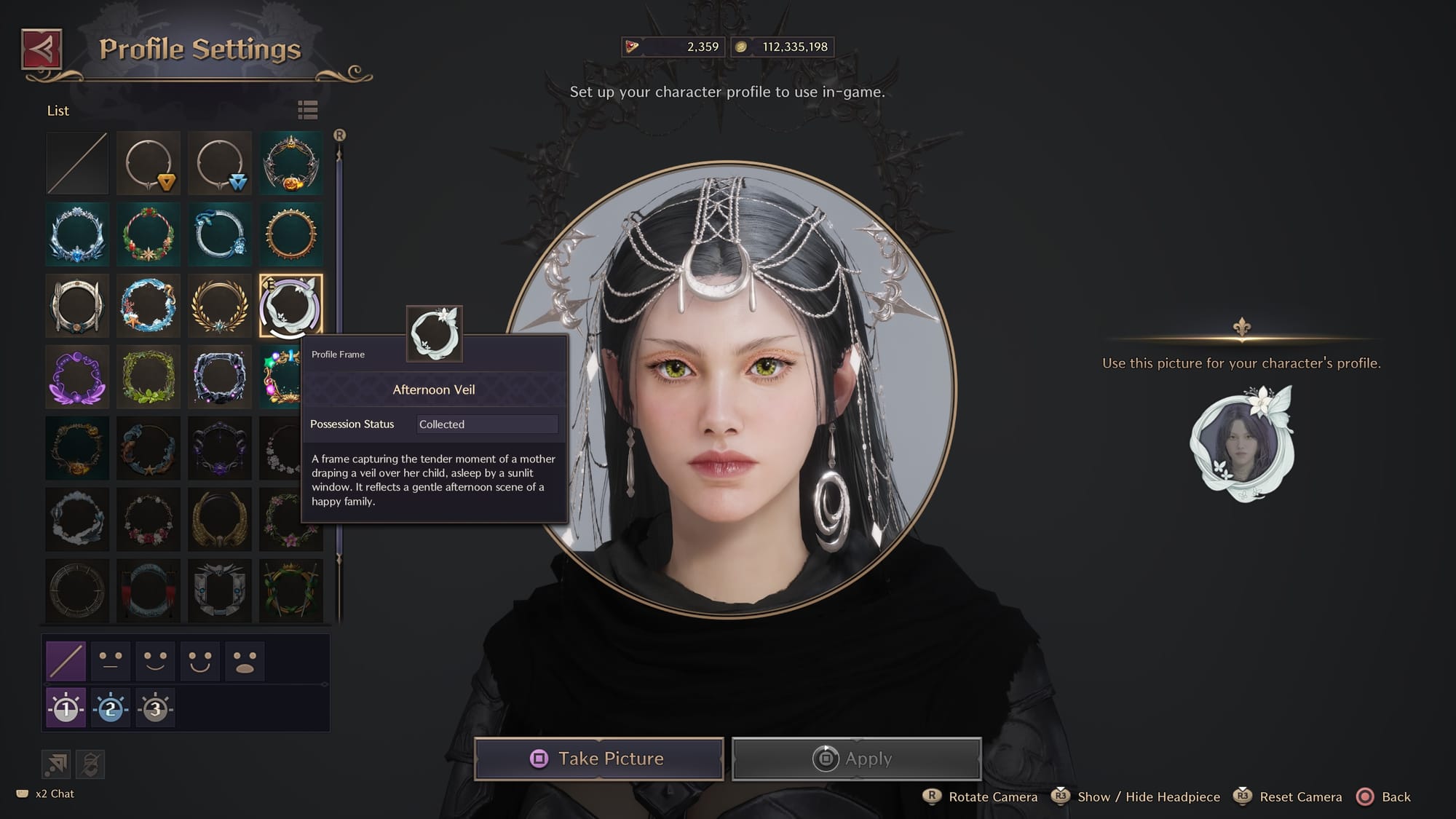
Task: Select the Christmas wreath profile frame
Action: pyautogui.click(x=149, y=234)
